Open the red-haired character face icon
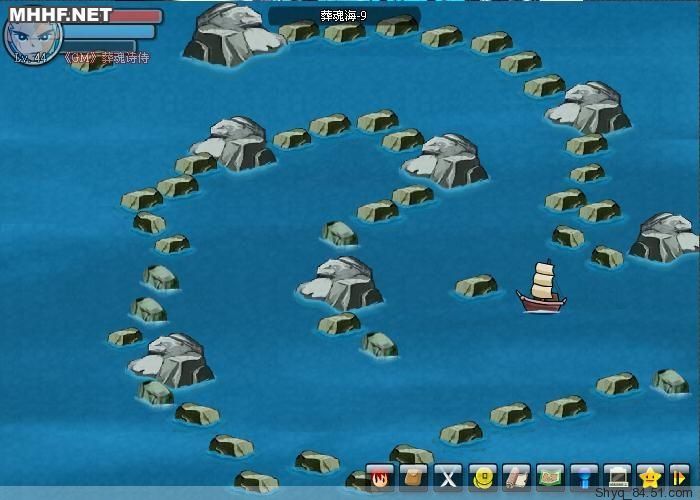The height and width of the screenshot is (500, 700). 381,478
